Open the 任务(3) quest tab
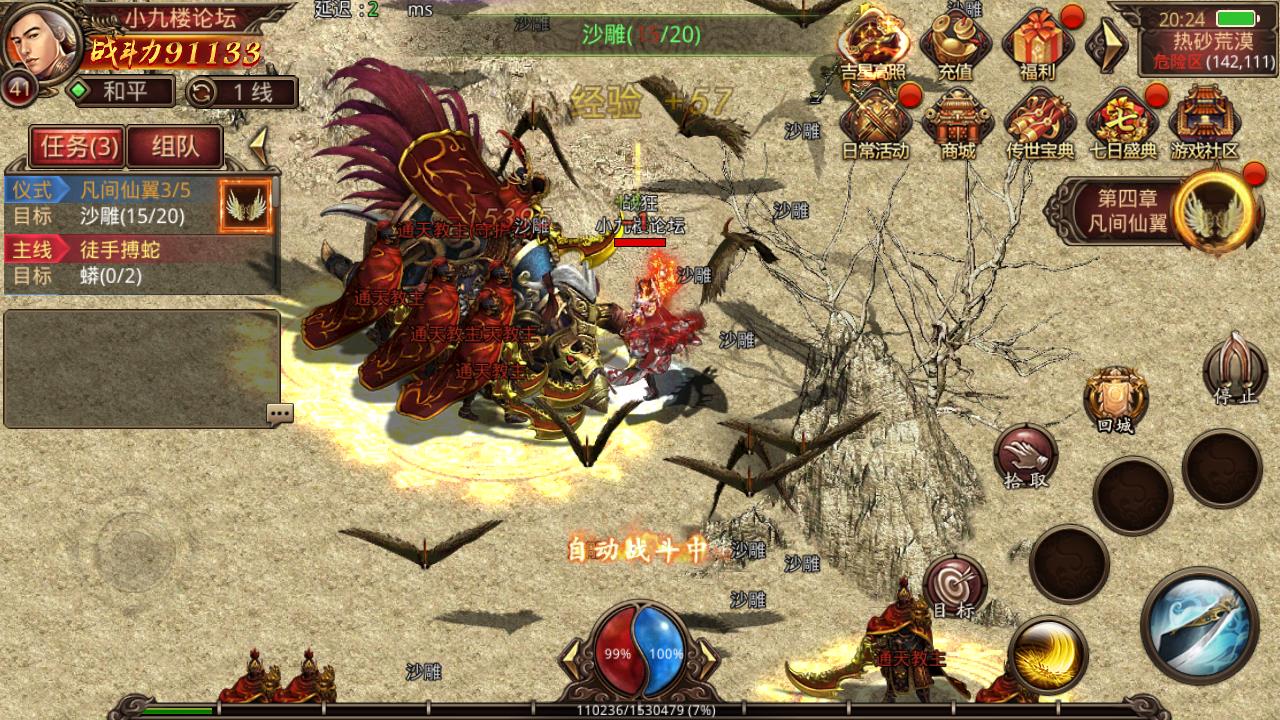1280x720 pixels. pos(76,147)
